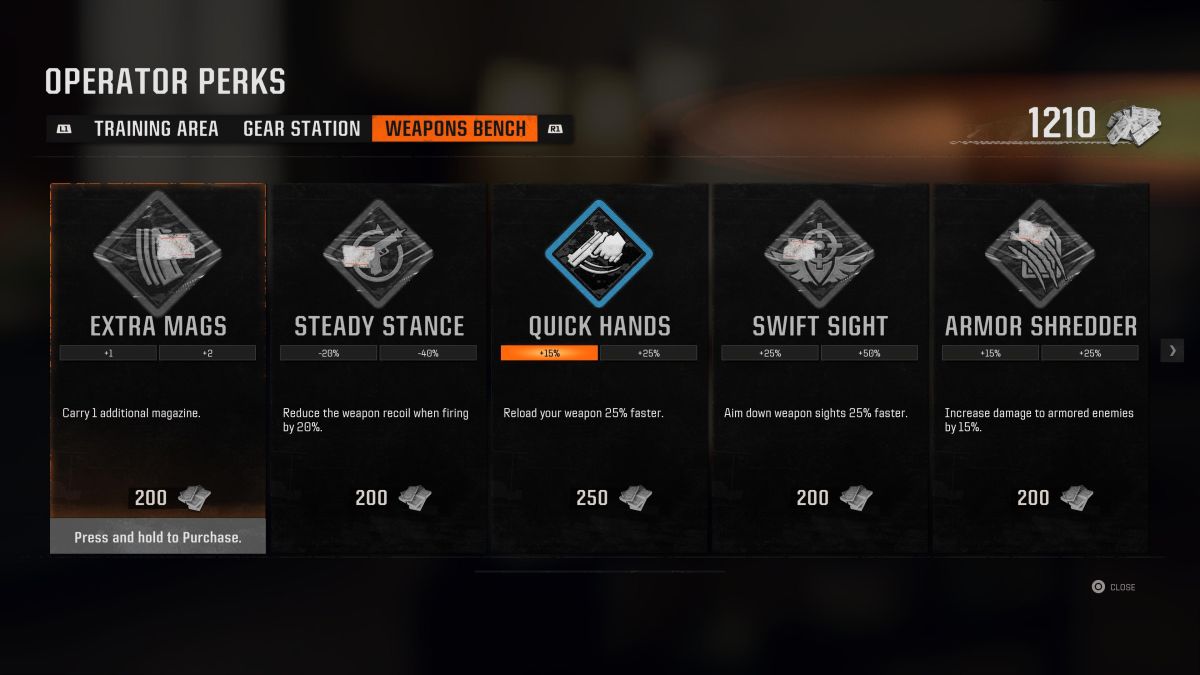
Task: Choose the Extra Mags perk card
Action: tap(158, 350)
